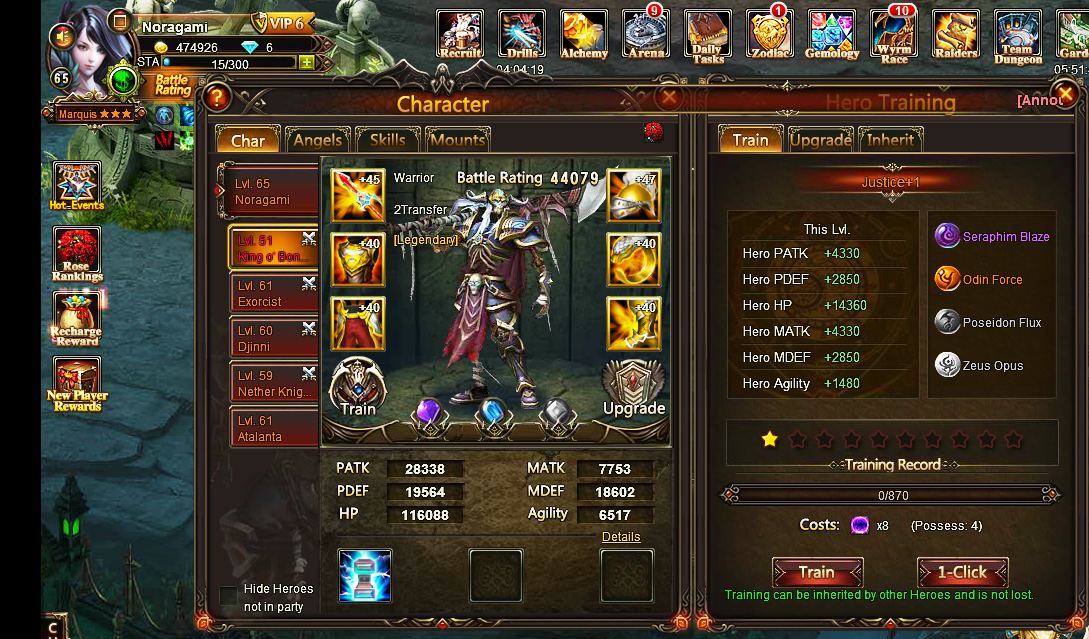Open the Arena menu icon
This screenshot has height=639, width=1089.
coord(646,35)
